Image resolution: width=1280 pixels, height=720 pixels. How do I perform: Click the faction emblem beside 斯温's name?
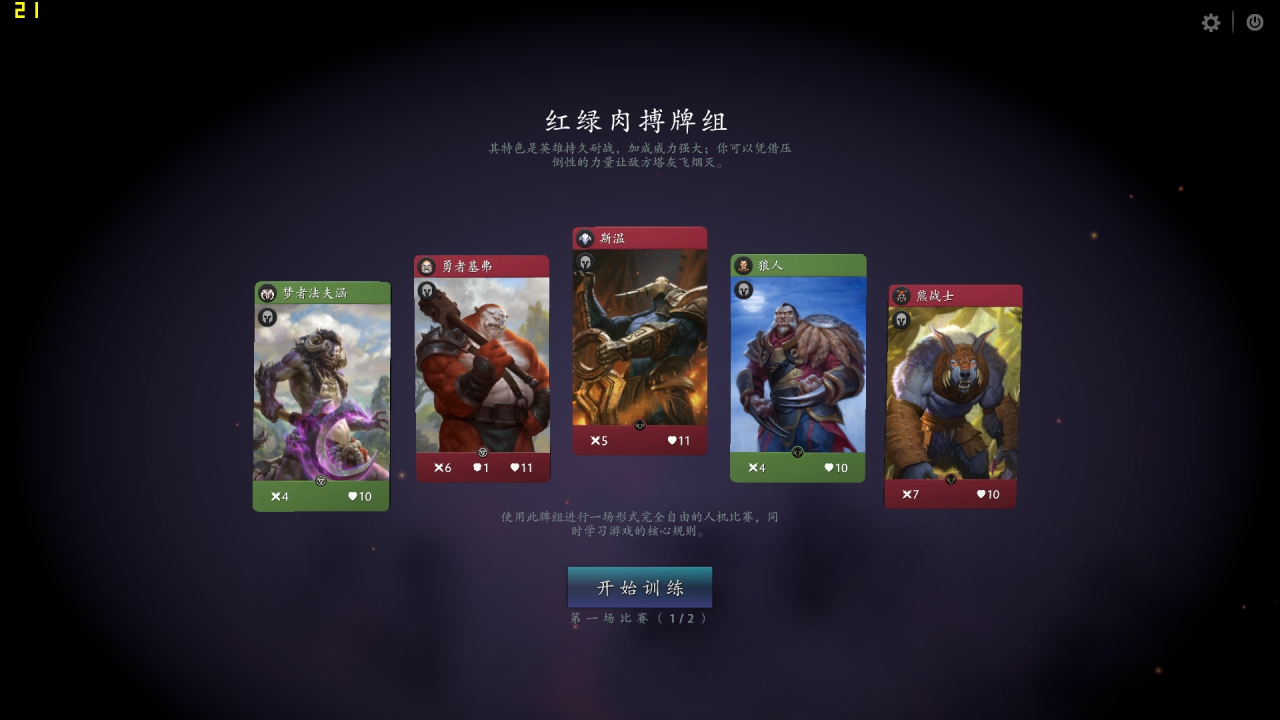coord(585,238)
